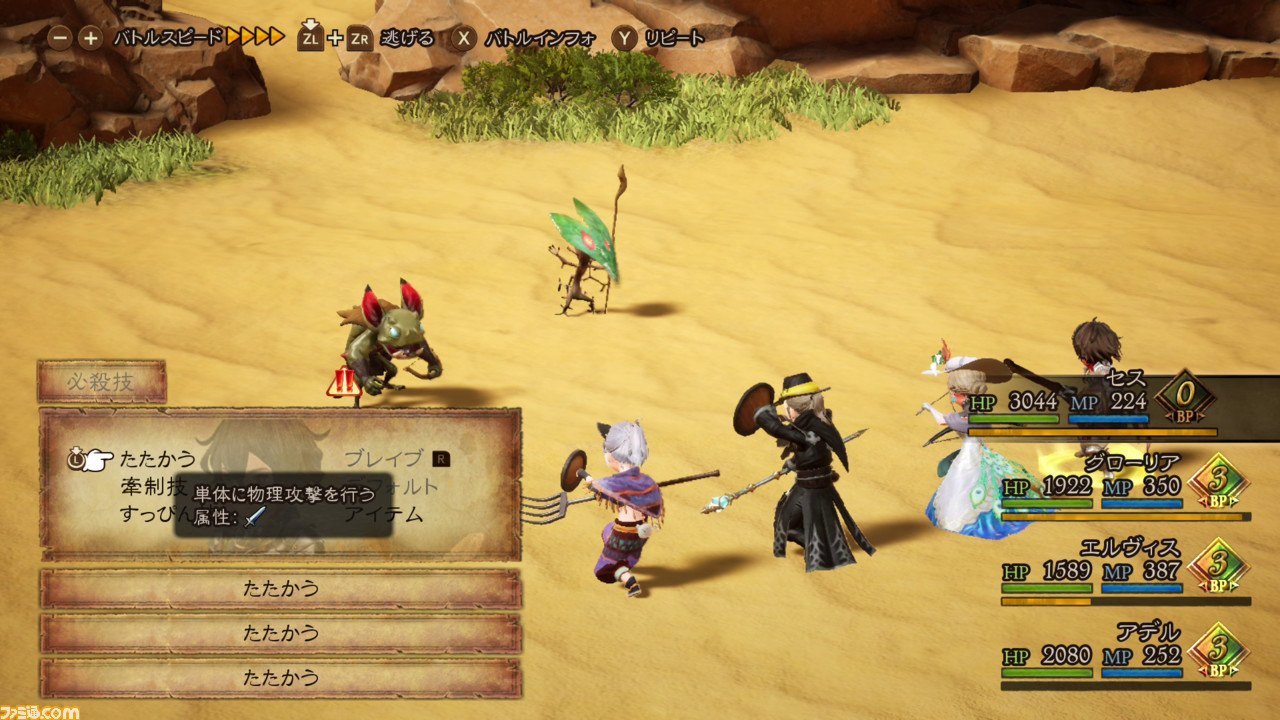
Task: Select the 牽制技 command
Action: 152,487
